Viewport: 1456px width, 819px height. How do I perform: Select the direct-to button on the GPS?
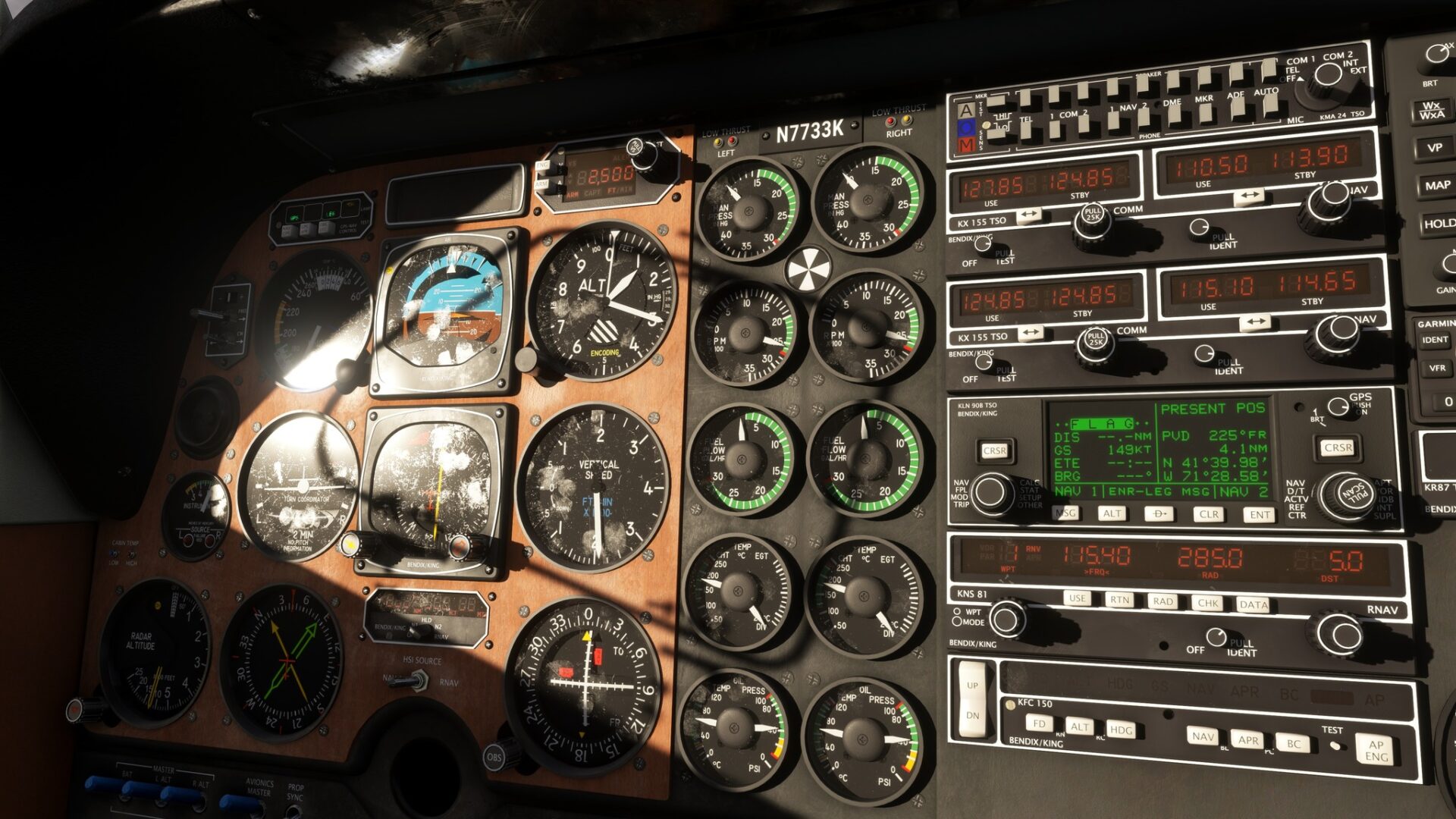pos(1159,514)
